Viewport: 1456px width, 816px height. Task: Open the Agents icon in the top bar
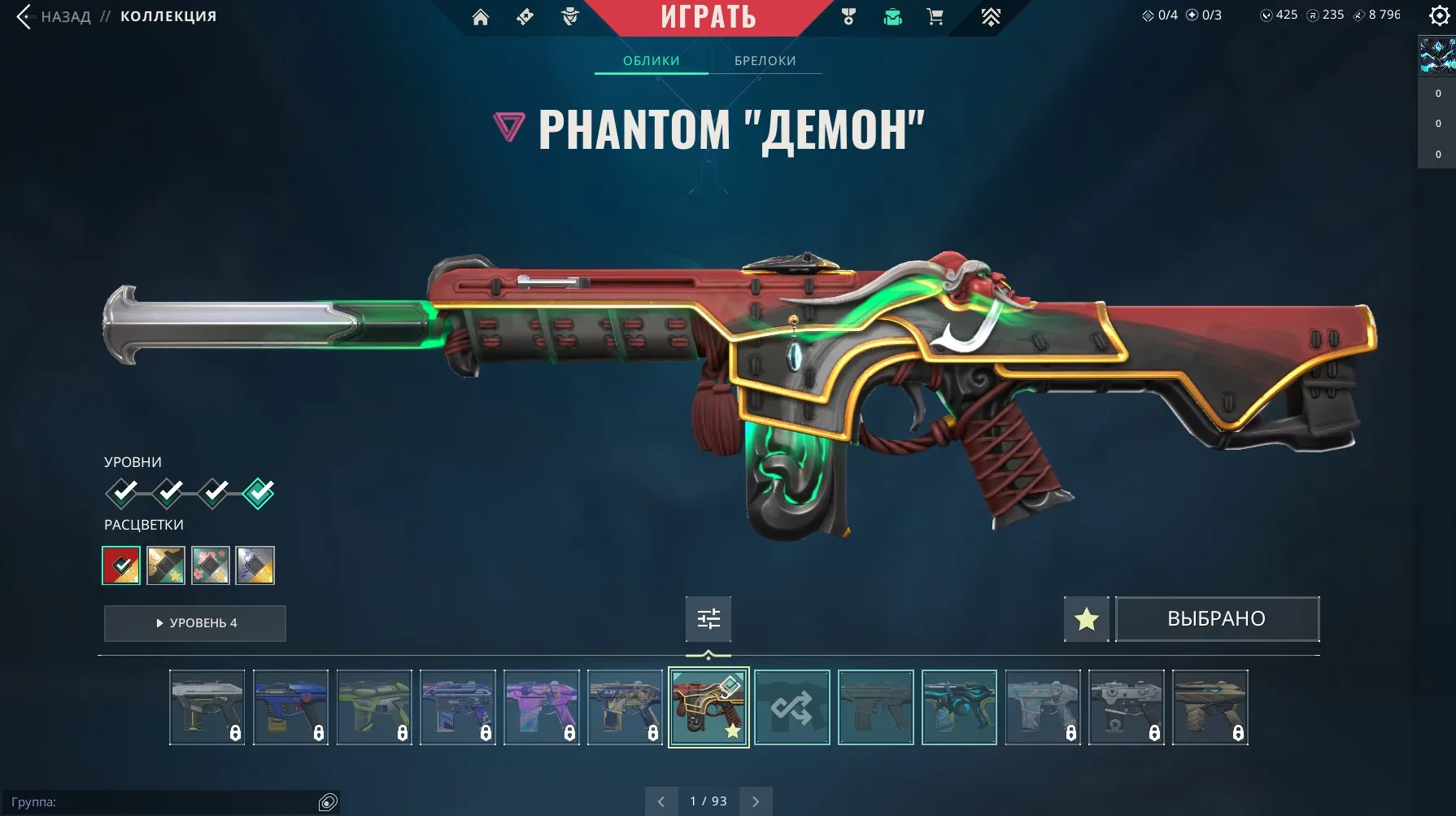569,16
